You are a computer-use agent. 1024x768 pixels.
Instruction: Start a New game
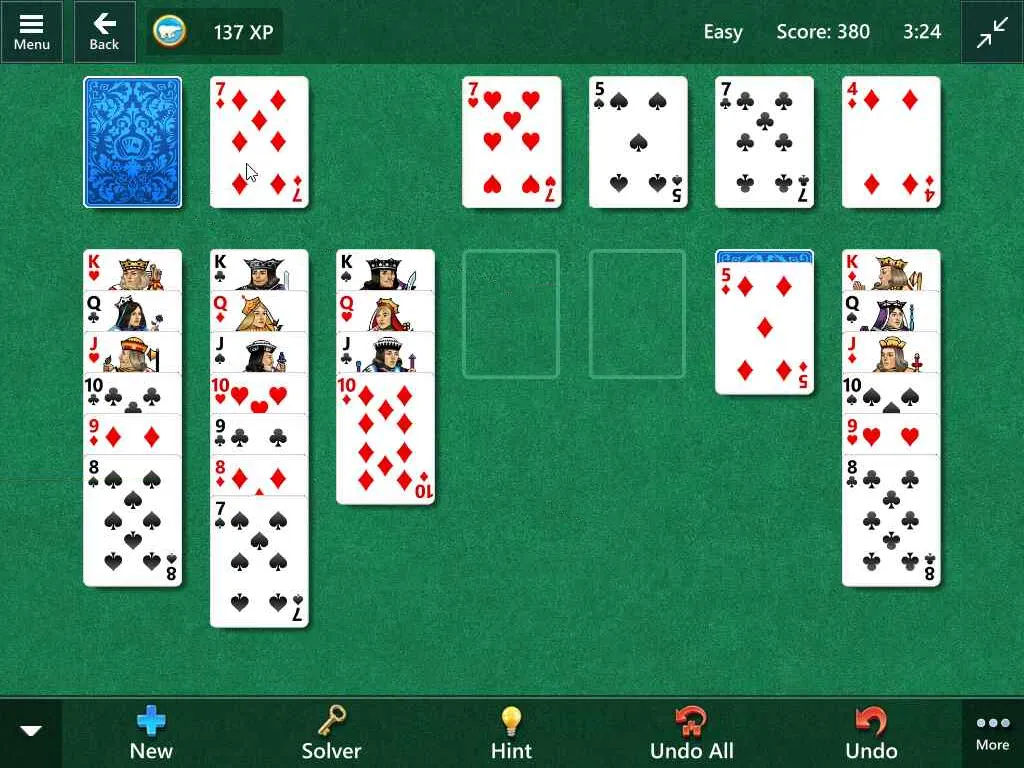click(x=151, y=733)
